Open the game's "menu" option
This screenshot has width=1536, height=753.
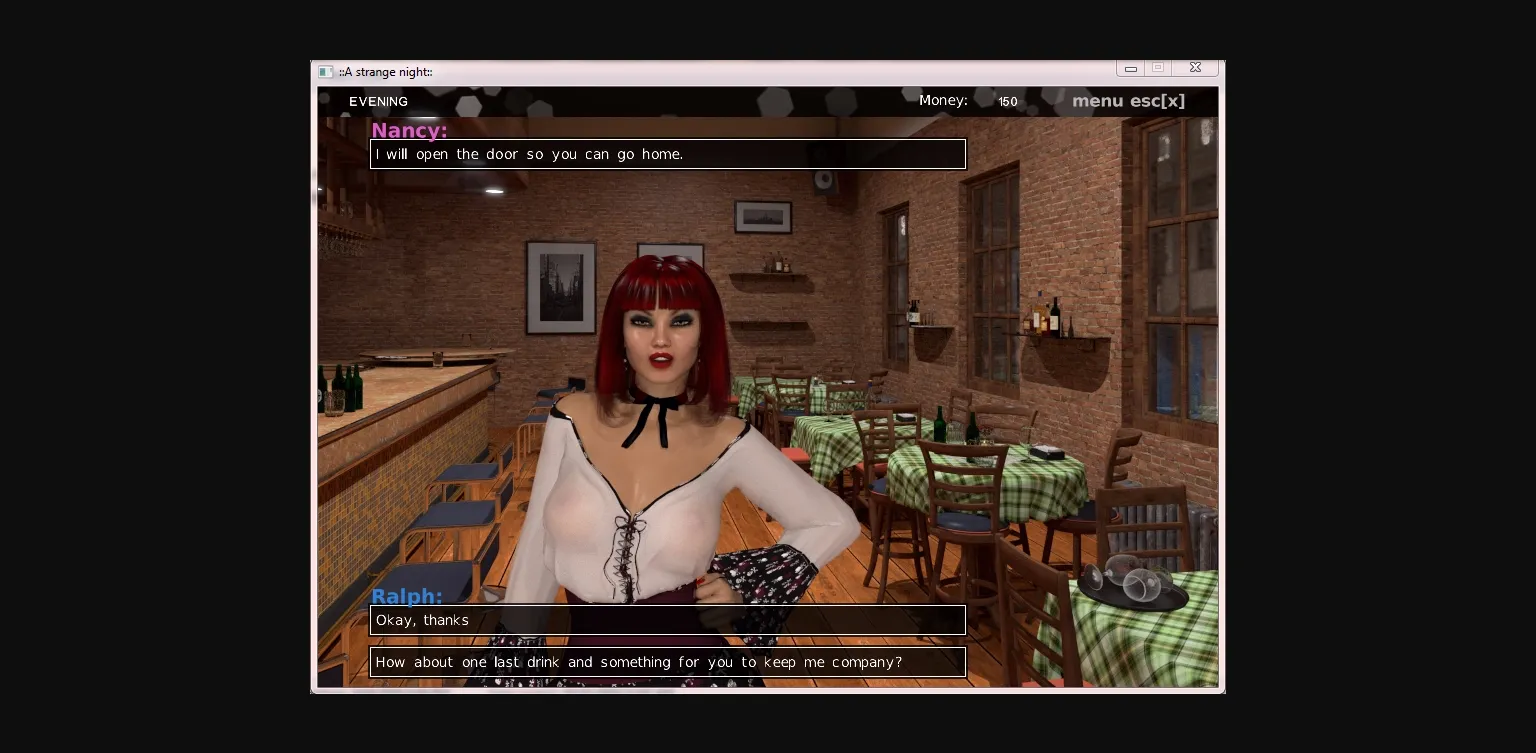[x=1096, y=101]
